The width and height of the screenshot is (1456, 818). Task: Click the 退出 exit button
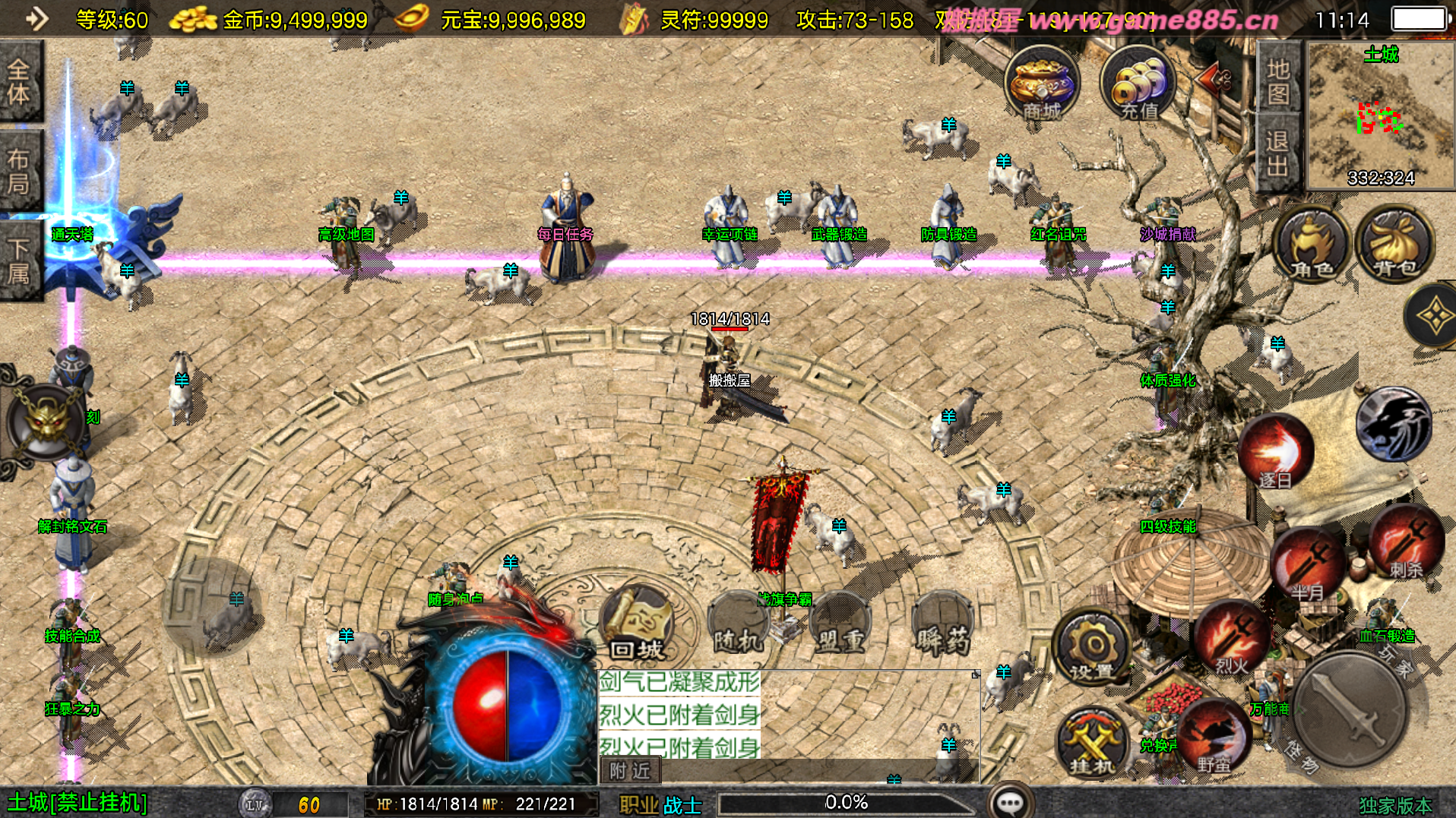tap(1278, 153)
